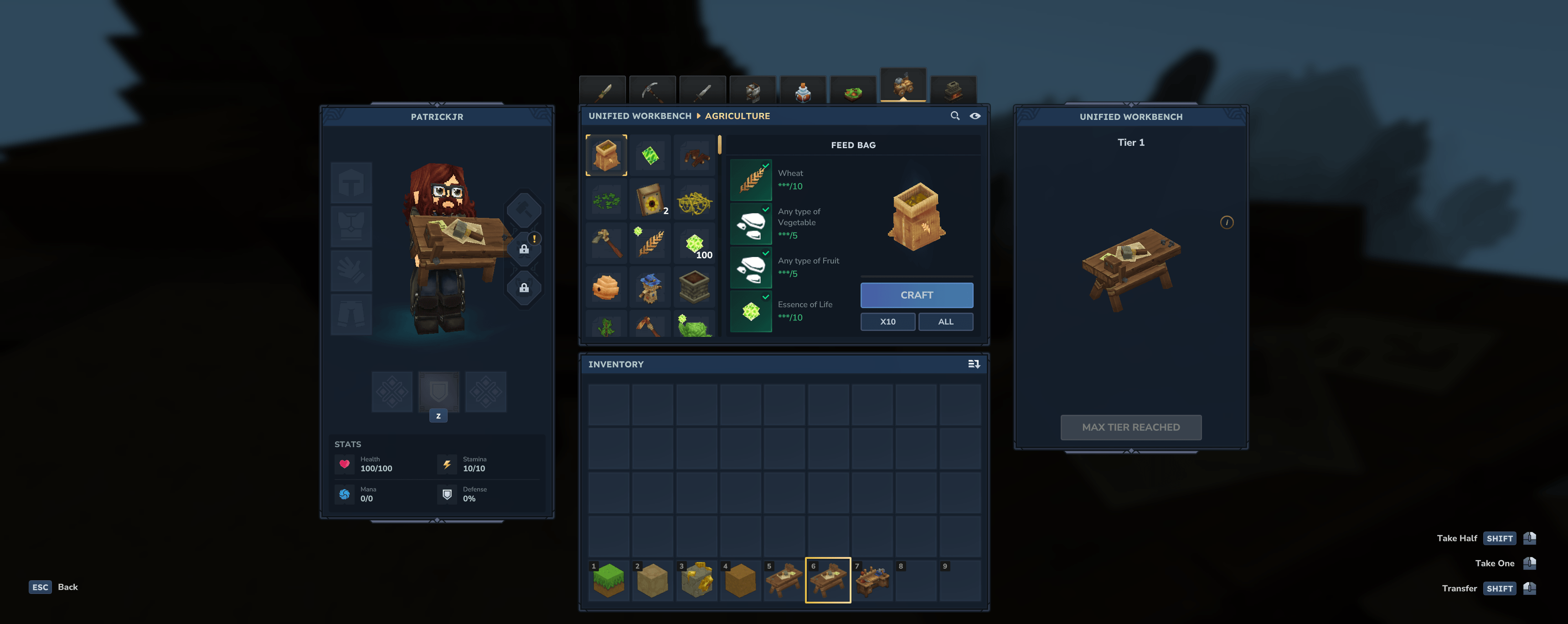Viewport: 1568px width, 624px height.
Task: Choose the ALL craft quantity button
Action: coord(945,321)
